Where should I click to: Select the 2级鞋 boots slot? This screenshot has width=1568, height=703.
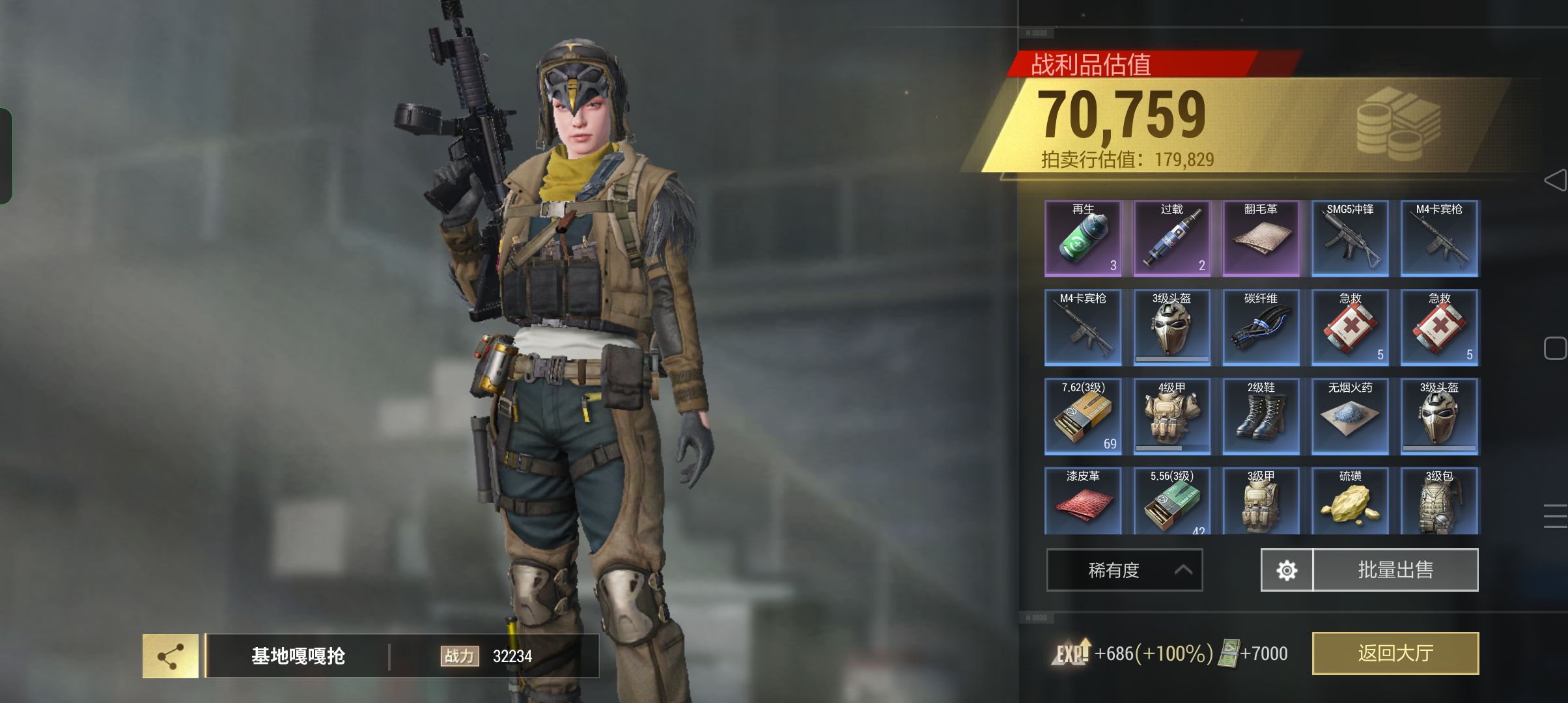point(1261,416)
